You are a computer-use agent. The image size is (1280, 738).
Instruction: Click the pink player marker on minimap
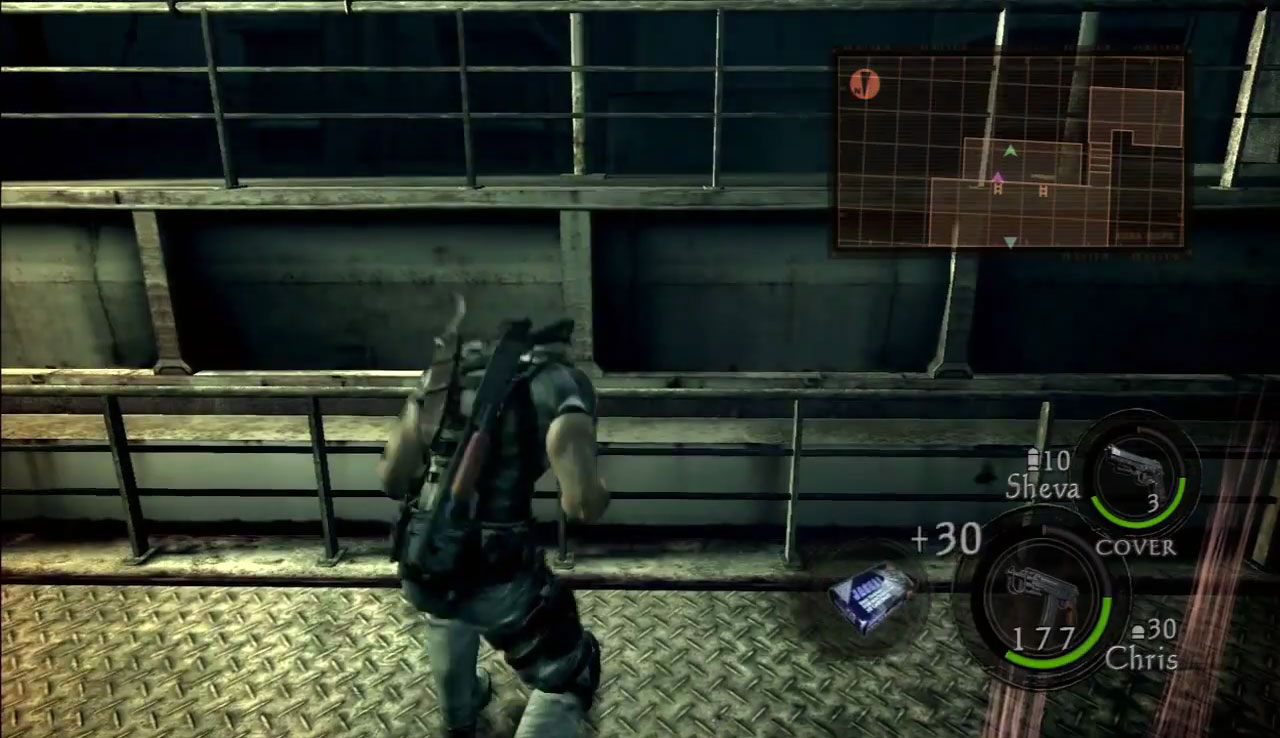pos(997,177)
